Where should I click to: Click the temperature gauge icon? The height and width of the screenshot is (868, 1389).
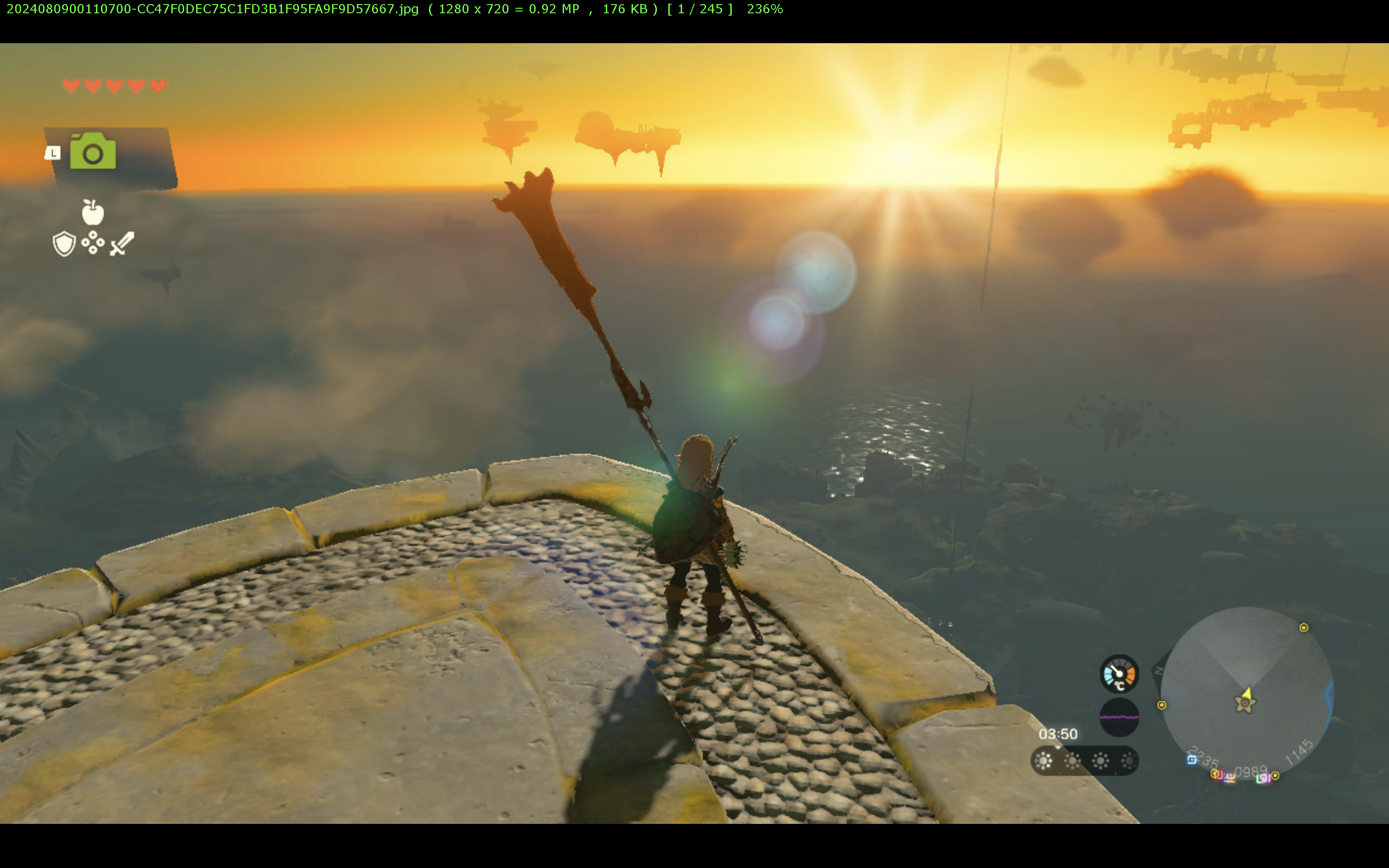[1118, 673]
